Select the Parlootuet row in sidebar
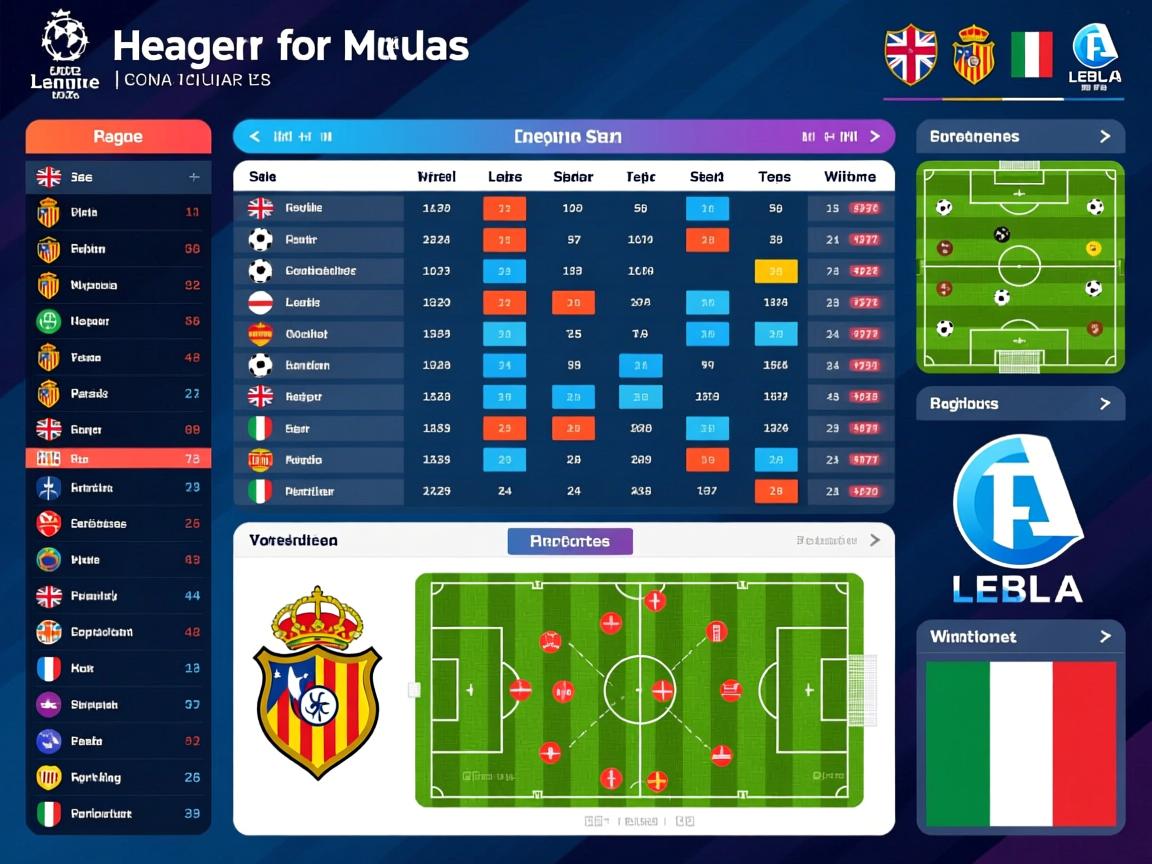 pyautogui.click(x=118, y=814)
